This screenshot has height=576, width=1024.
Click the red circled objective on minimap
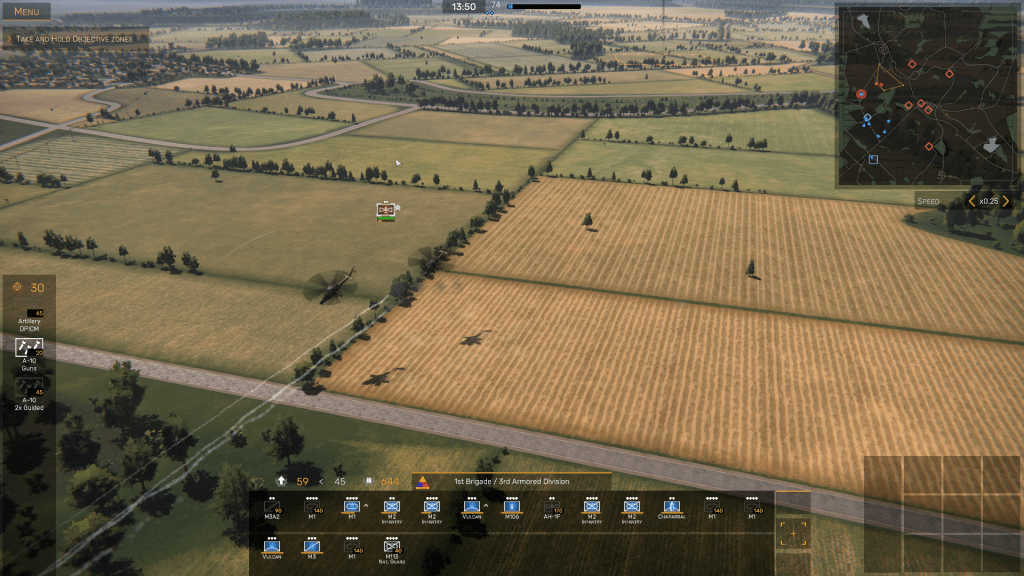pos(861,94)
